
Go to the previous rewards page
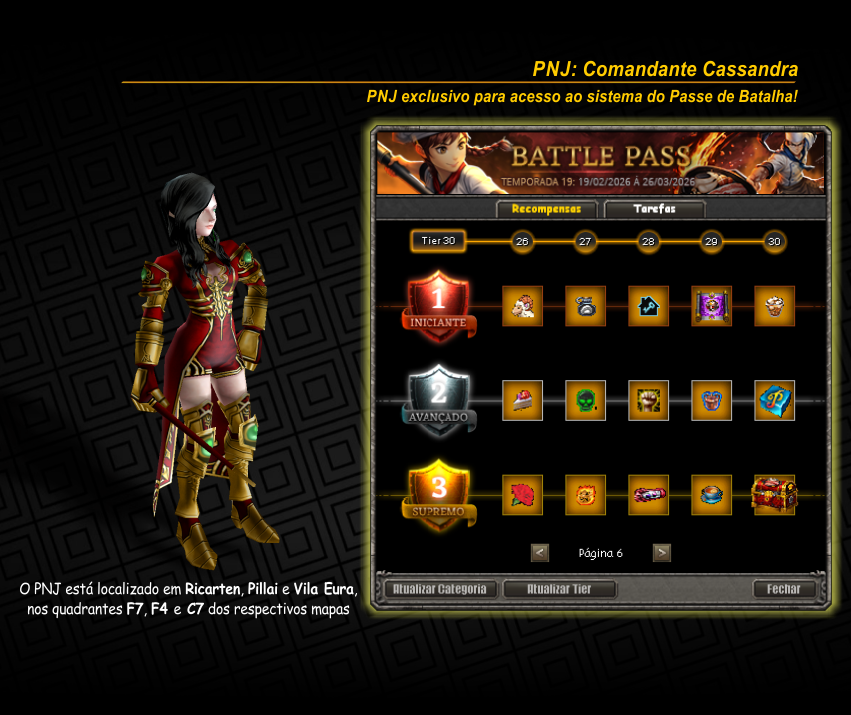click(540, 552)
